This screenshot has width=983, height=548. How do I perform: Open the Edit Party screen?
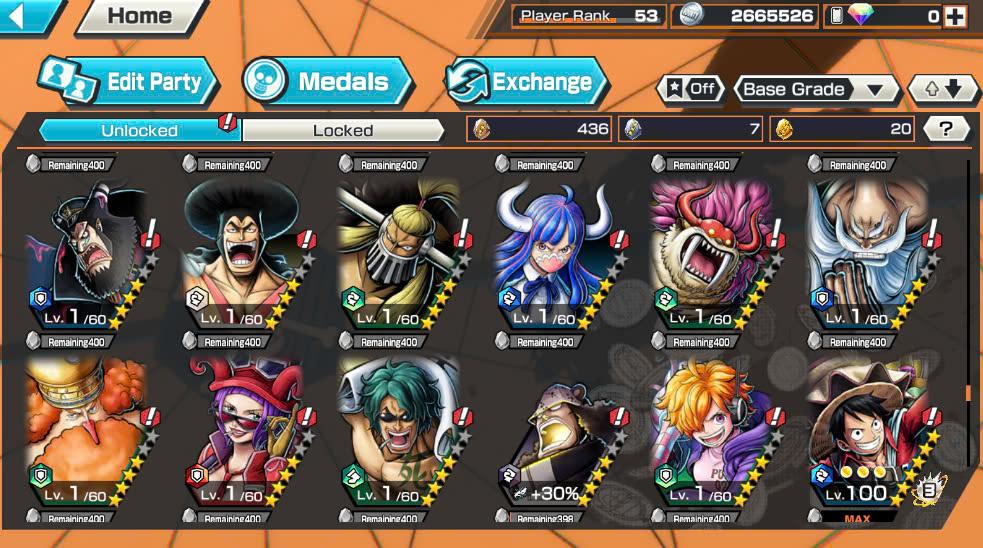(x=128, y=82)
